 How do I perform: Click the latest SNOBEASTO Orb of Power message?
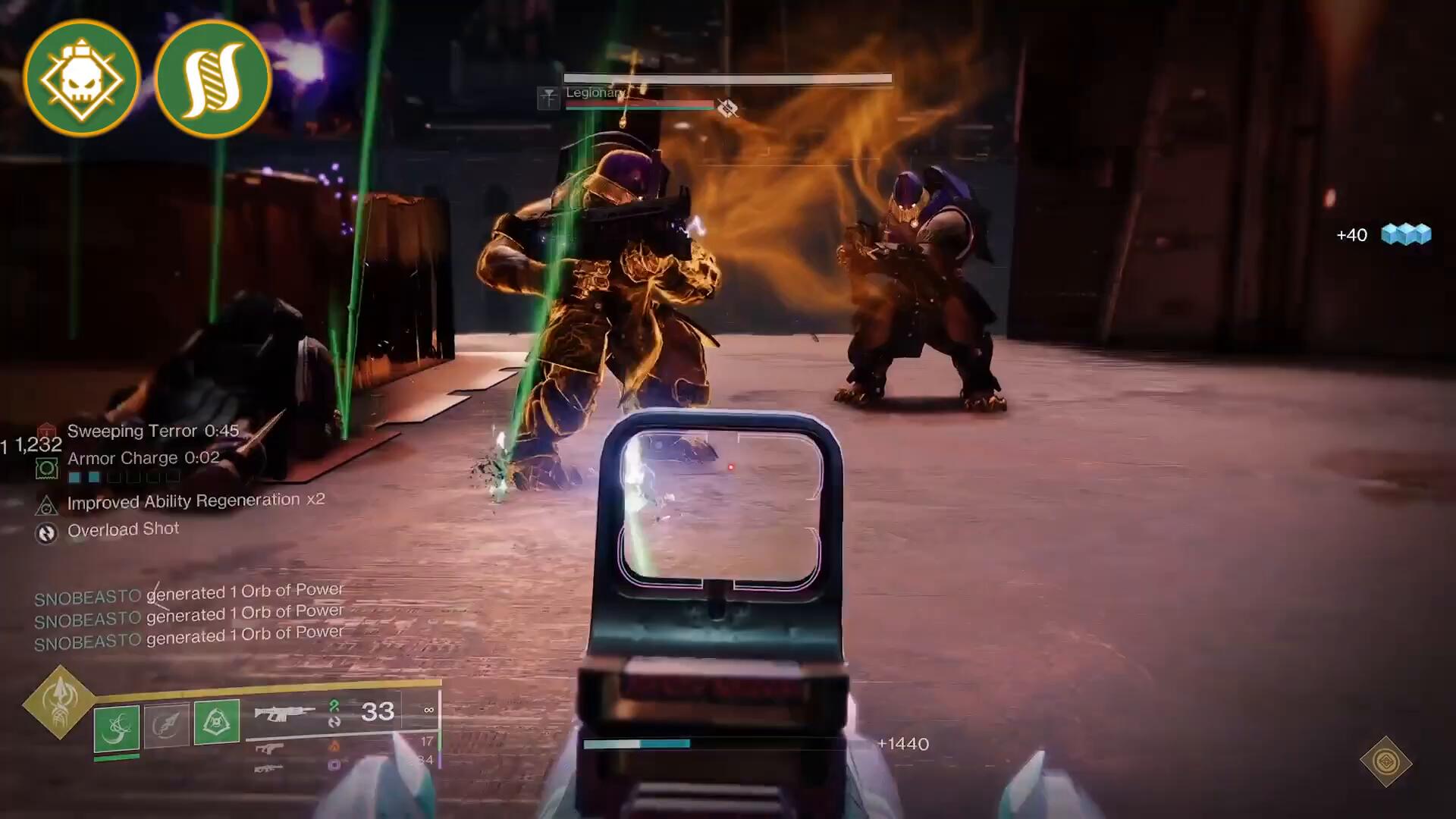[189, 637]
